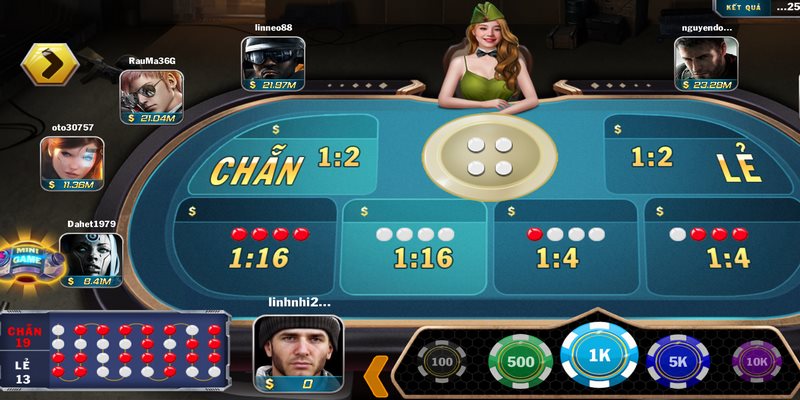This screenshot has width=800, height=400.
Task: Choose the 1K betting chip
Action: pyautogui.click(x=600, y=355)
